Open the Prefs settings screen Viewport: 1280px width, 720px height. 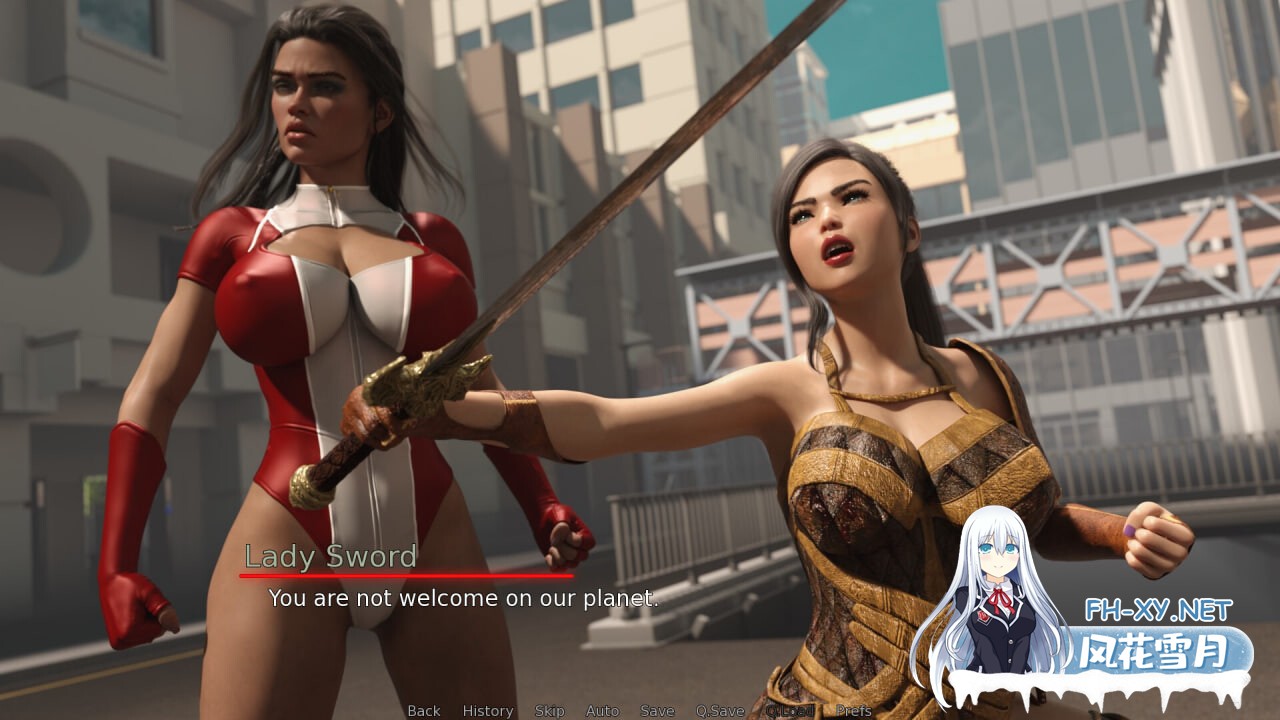click(853, 711)
